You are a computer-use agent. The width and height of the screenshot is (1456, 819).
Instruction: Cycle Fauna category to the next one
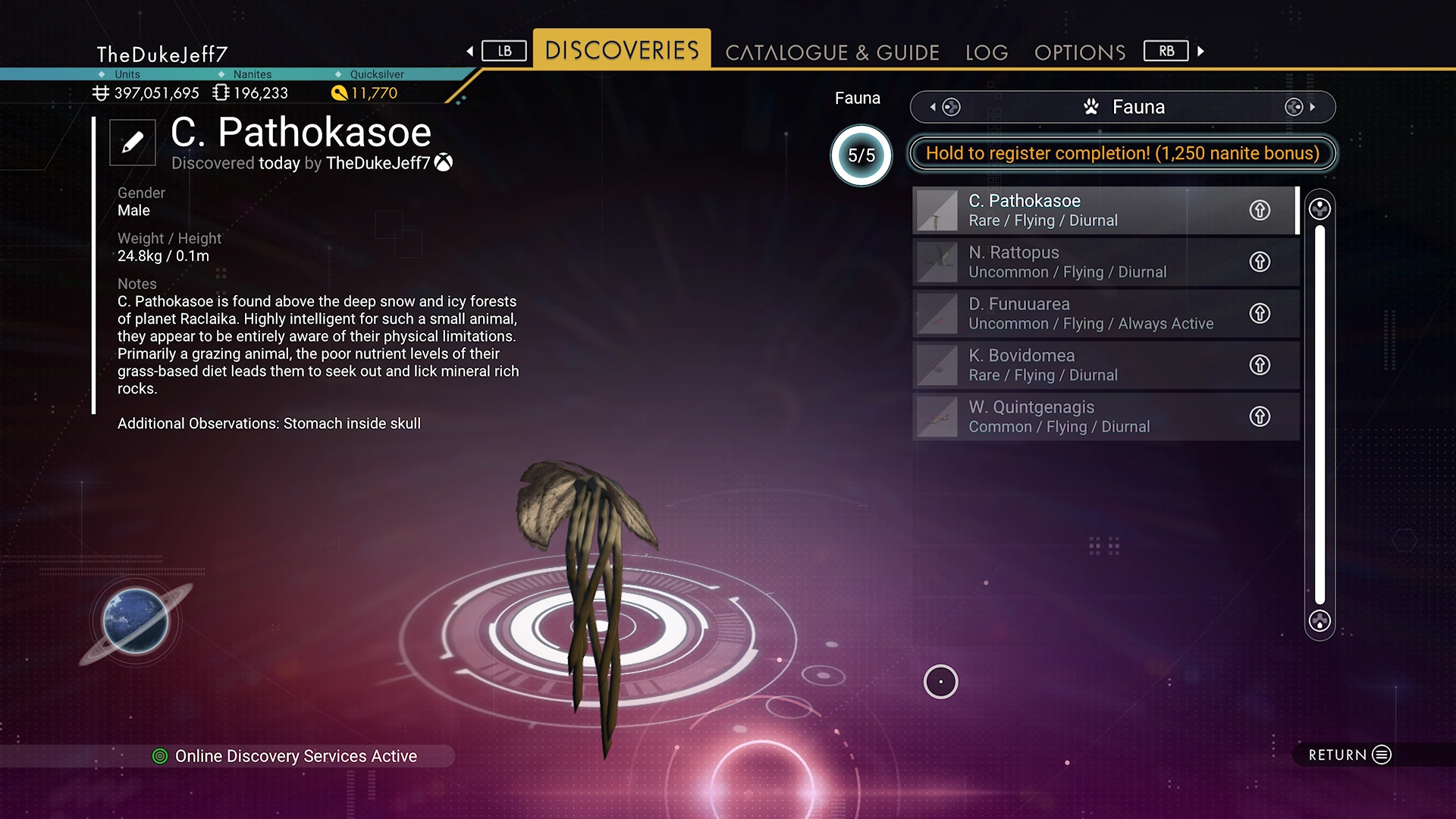tap(1300, 107)
